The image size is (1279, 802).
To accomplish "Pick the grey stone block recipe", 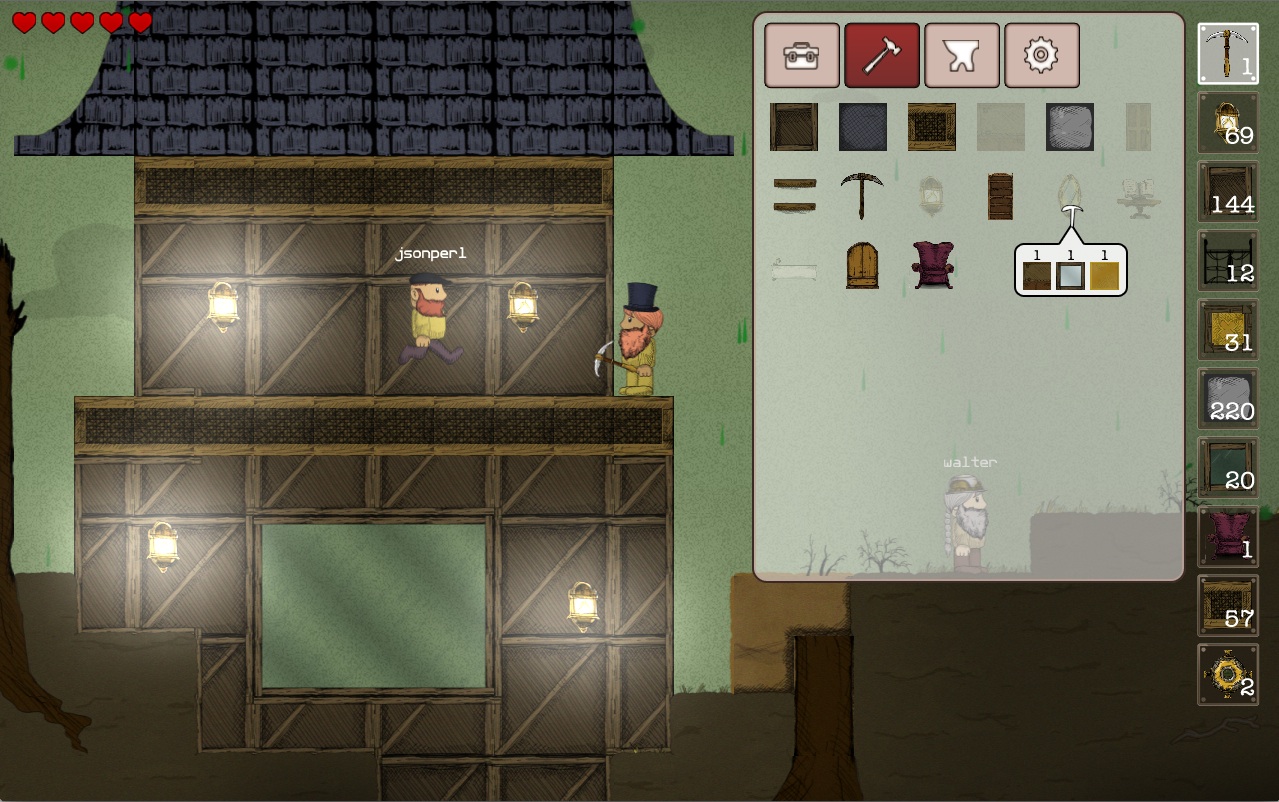I will coord(1070,127).
